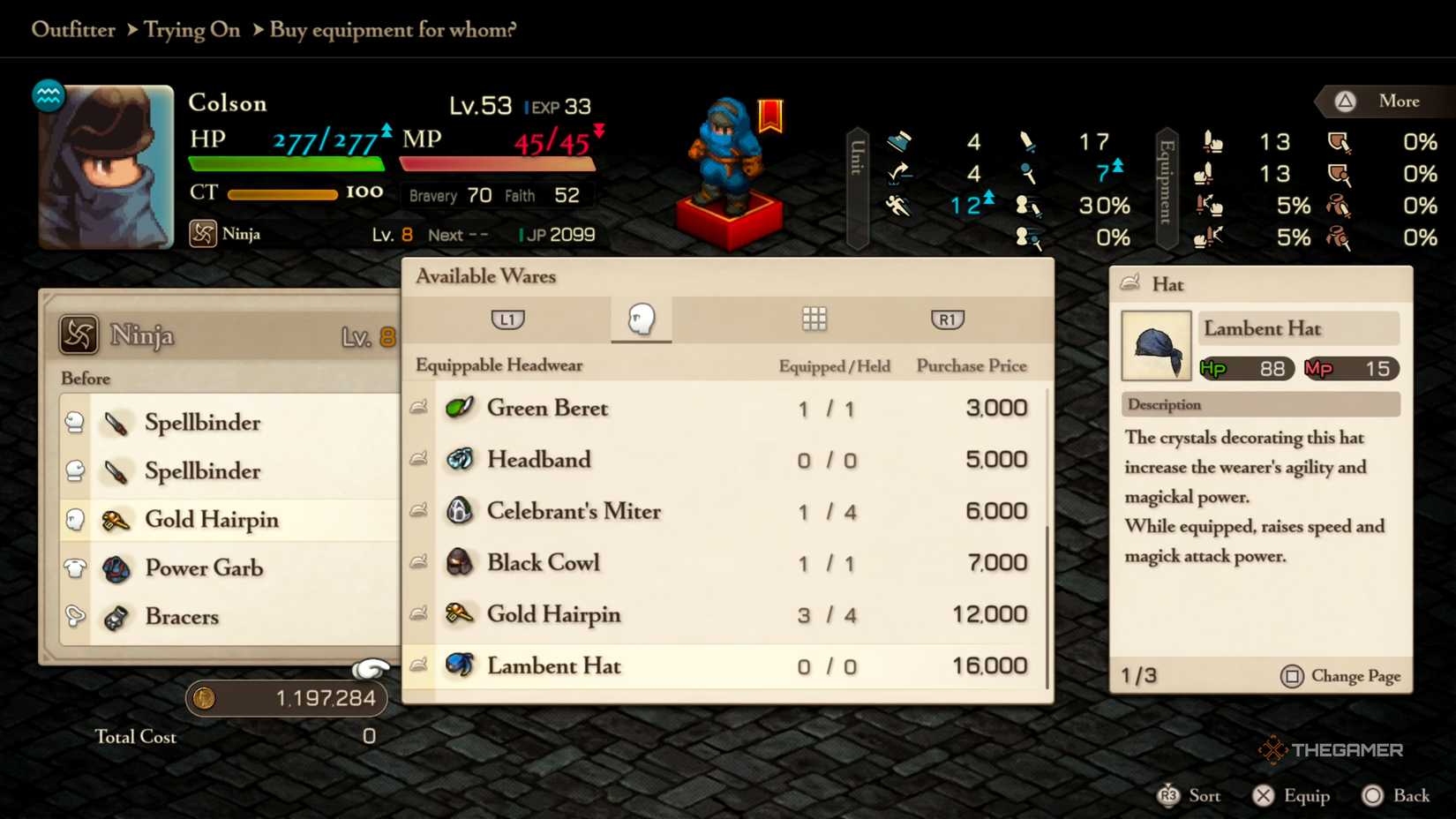This screenshot has height=819, width=1456.
Task: Open the Outfitter breadcrumb menu entry
Action: click(74, 29)
